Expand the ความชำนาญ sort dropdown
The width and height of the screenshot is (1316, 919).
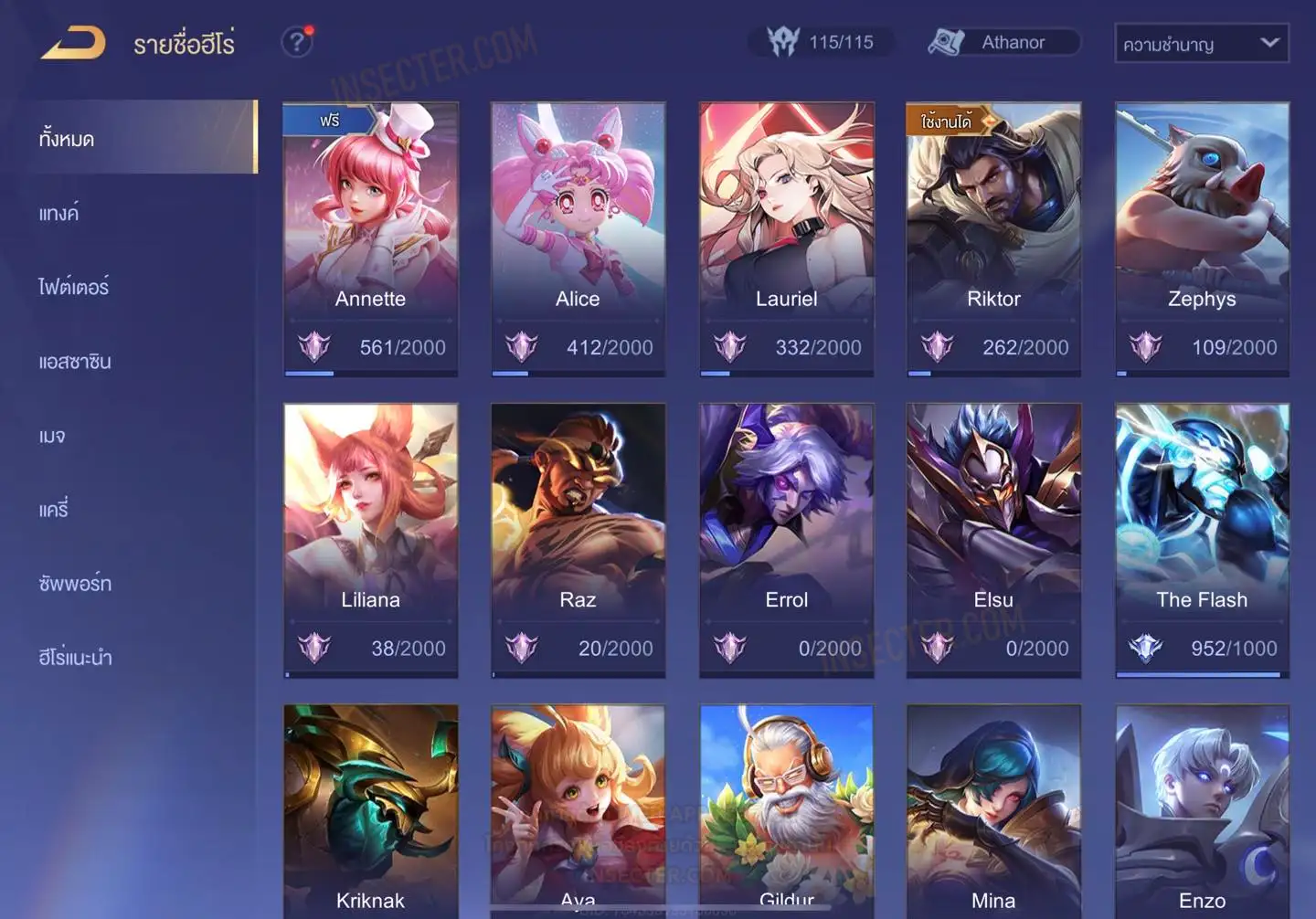point(1201,44)
